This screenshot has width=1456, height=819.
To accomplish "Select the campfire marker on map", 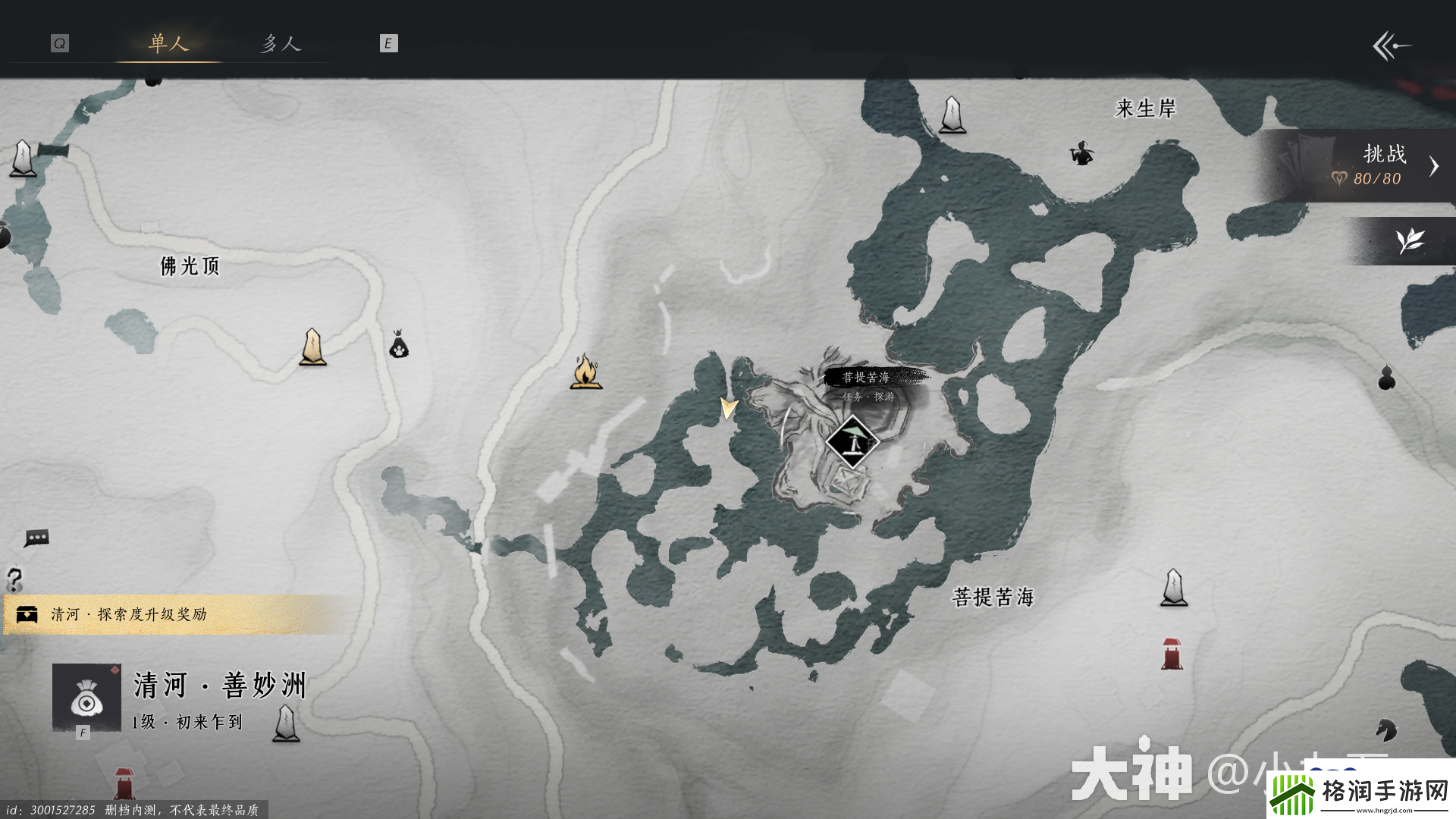I will pyautogui.click(x=585, y=372).
